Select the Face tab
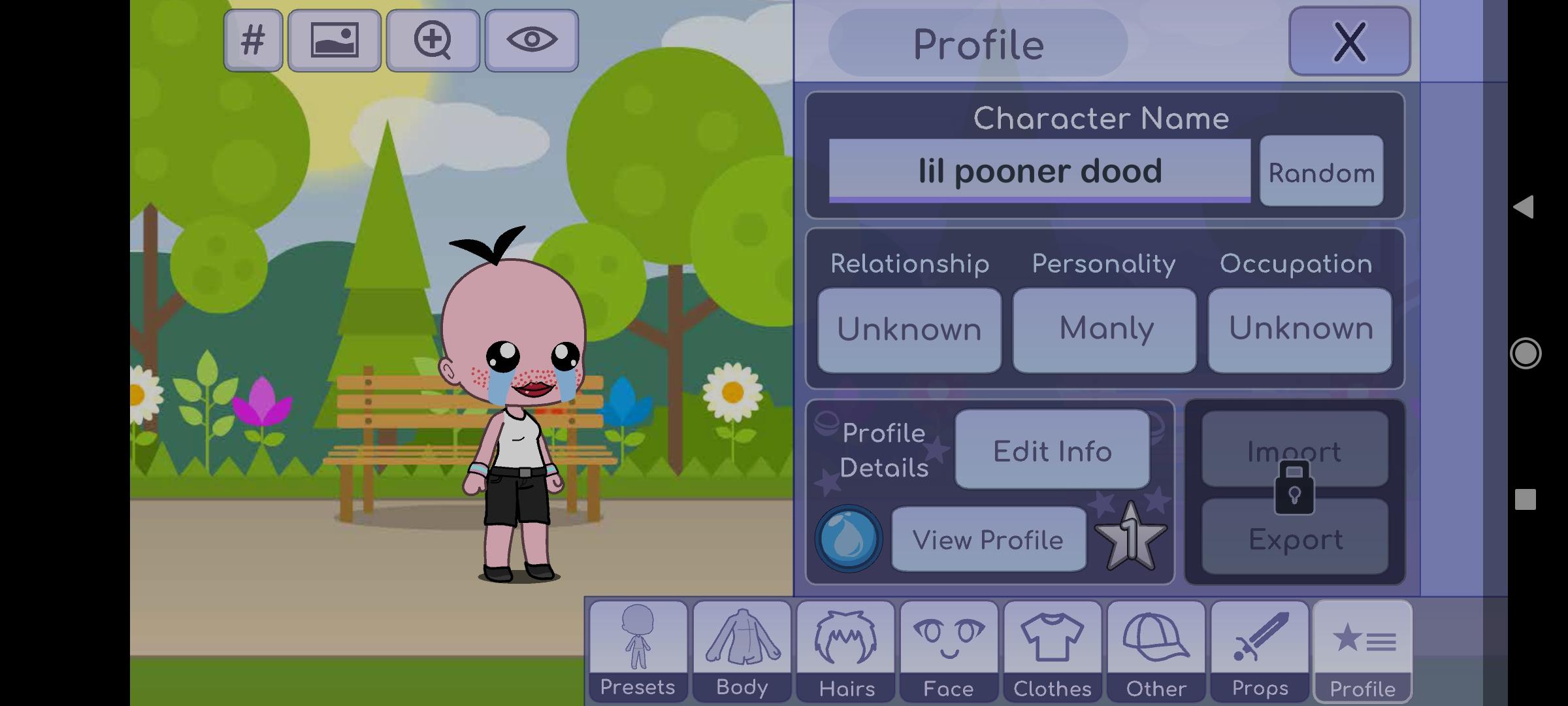 tap(949, 650)
